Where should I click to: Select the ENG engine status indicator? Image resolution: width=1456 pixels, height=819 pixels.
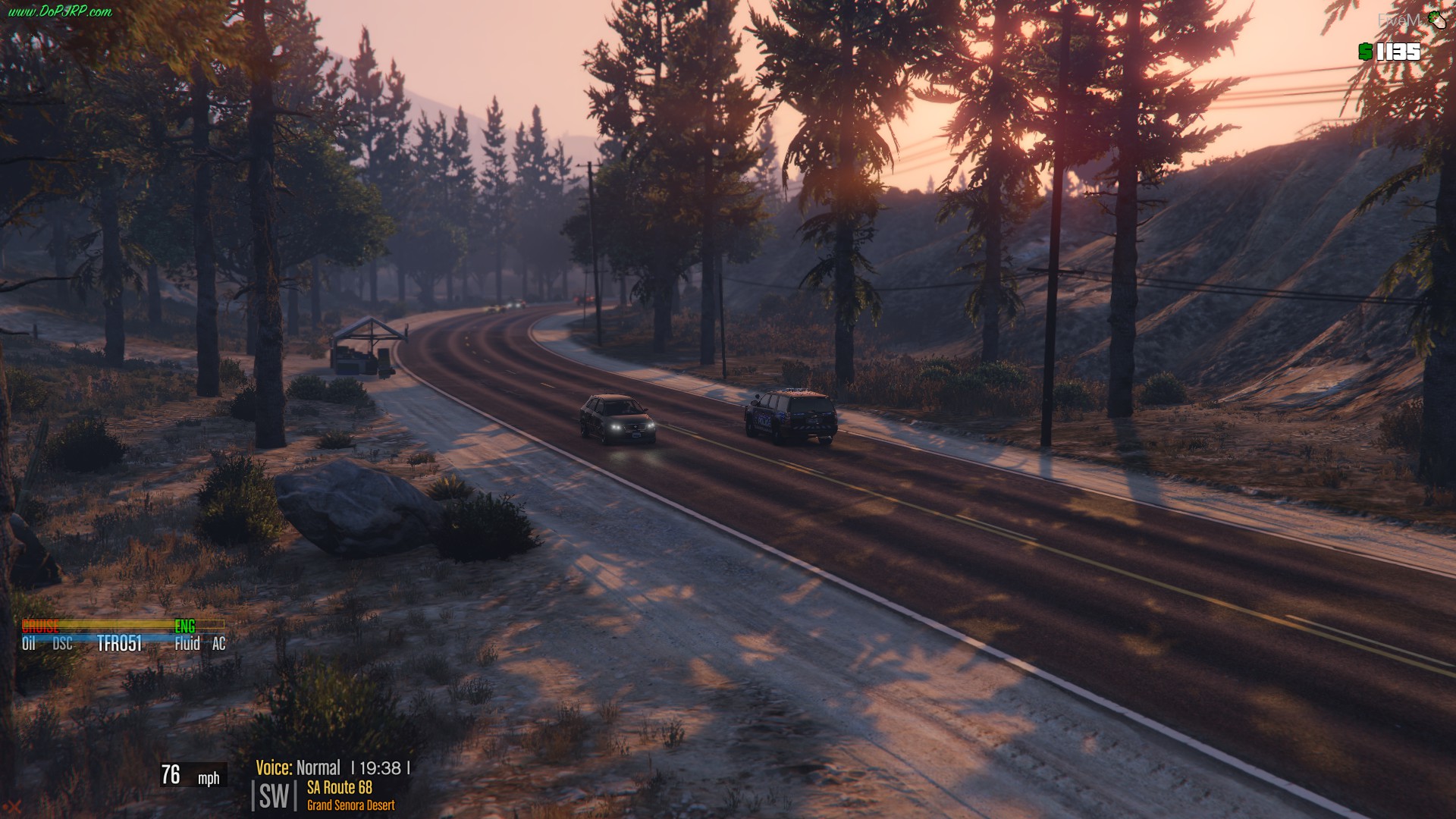(185, 626)
